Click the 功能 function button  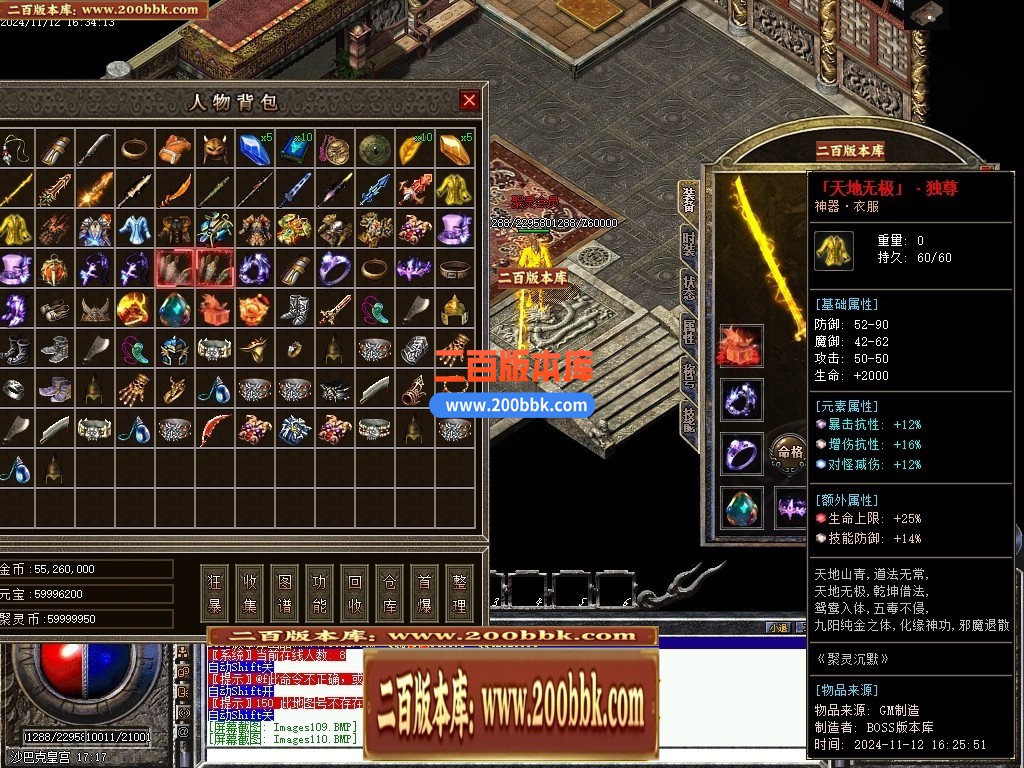[320, 593]
